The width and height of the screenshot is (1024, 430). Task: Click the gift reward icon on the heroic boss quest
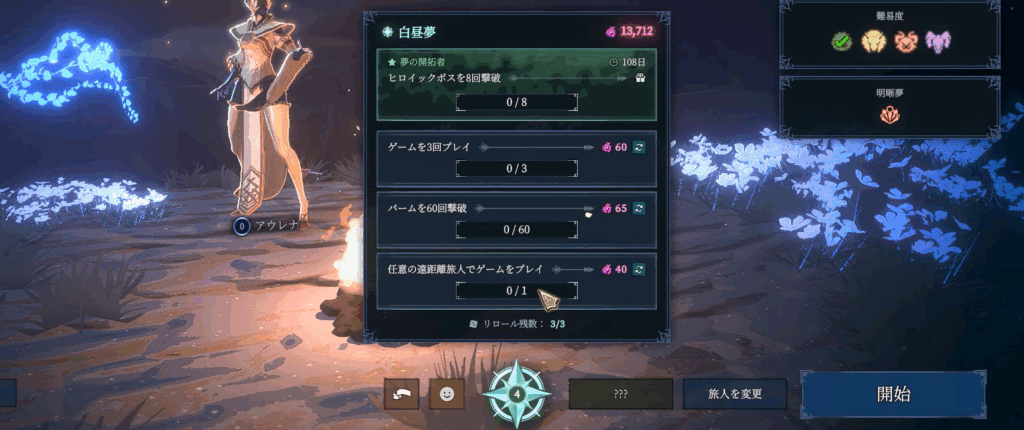pyautogui.click(x=639, y=77)
